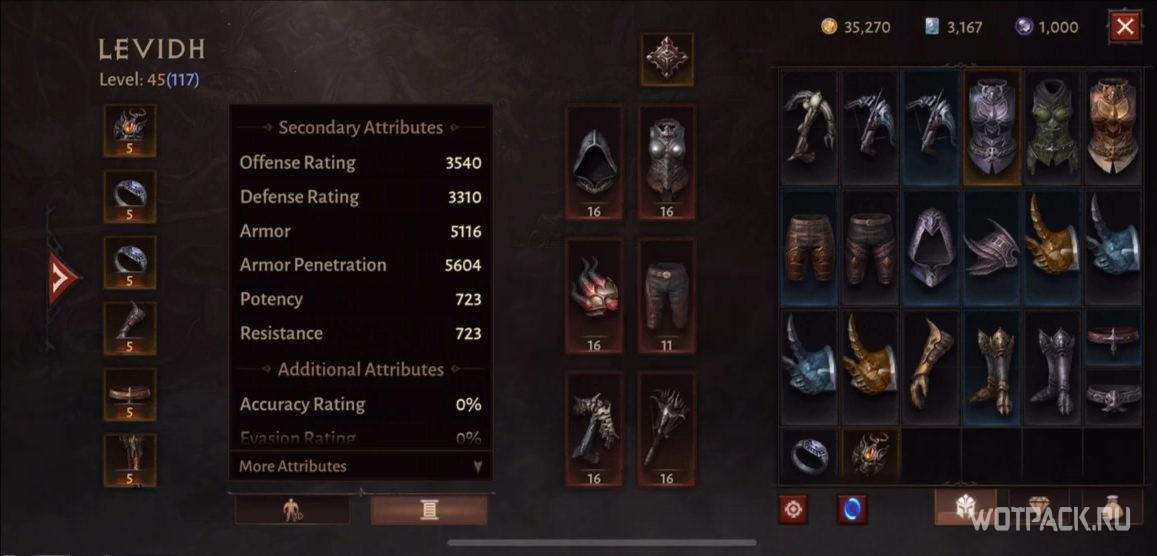Screen dimensions: 1157x556
Task: Click the red target button below inventory
Action: click(794, 509)
